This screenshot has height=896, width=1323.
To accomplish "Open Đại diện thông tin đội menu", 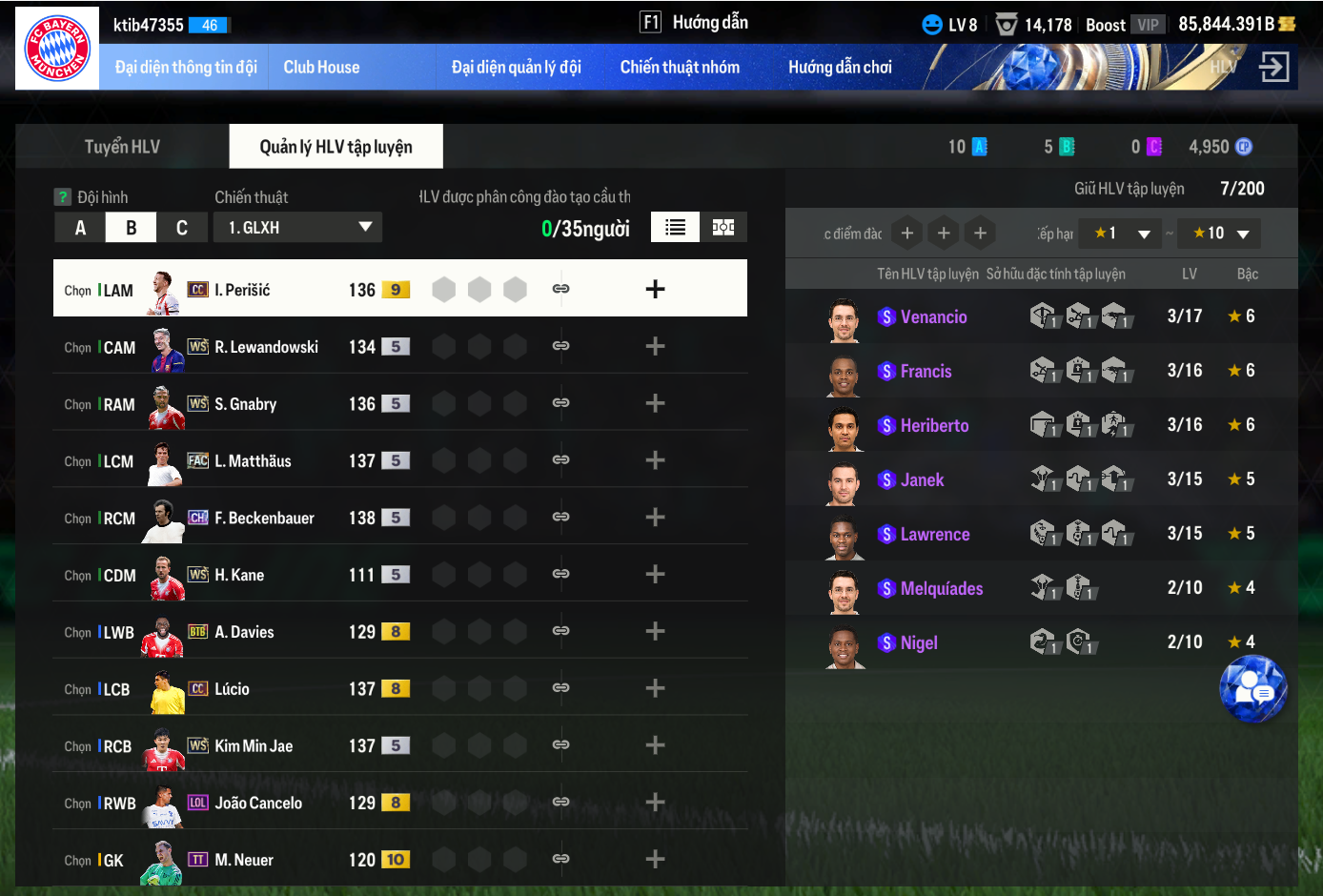I will 186,68.
